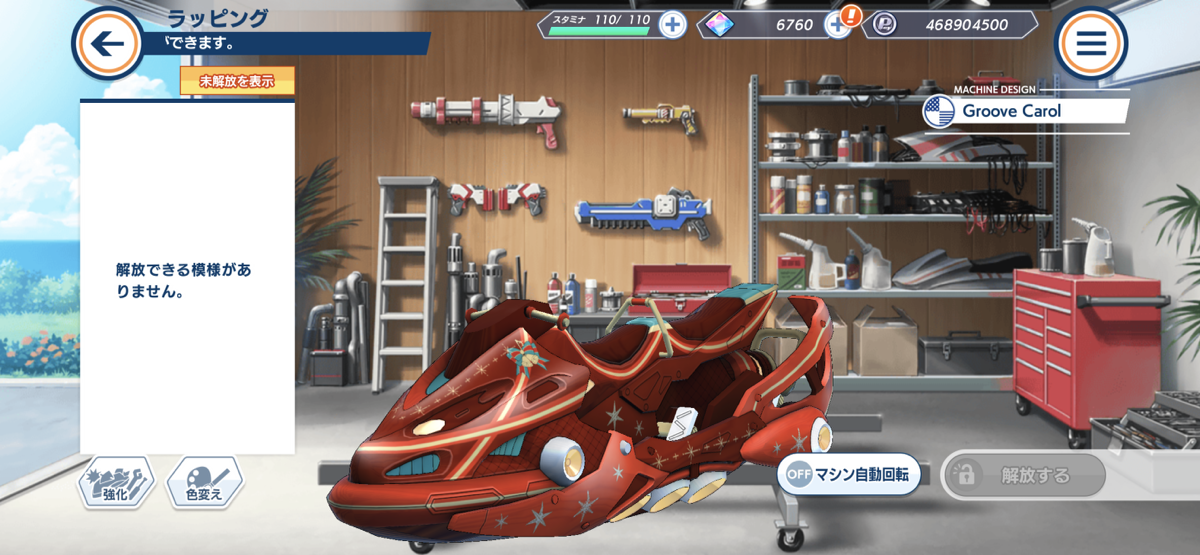Open the 色変え color change option
1200x555 pixels.
pyautogui.click(x=204, y=482)
